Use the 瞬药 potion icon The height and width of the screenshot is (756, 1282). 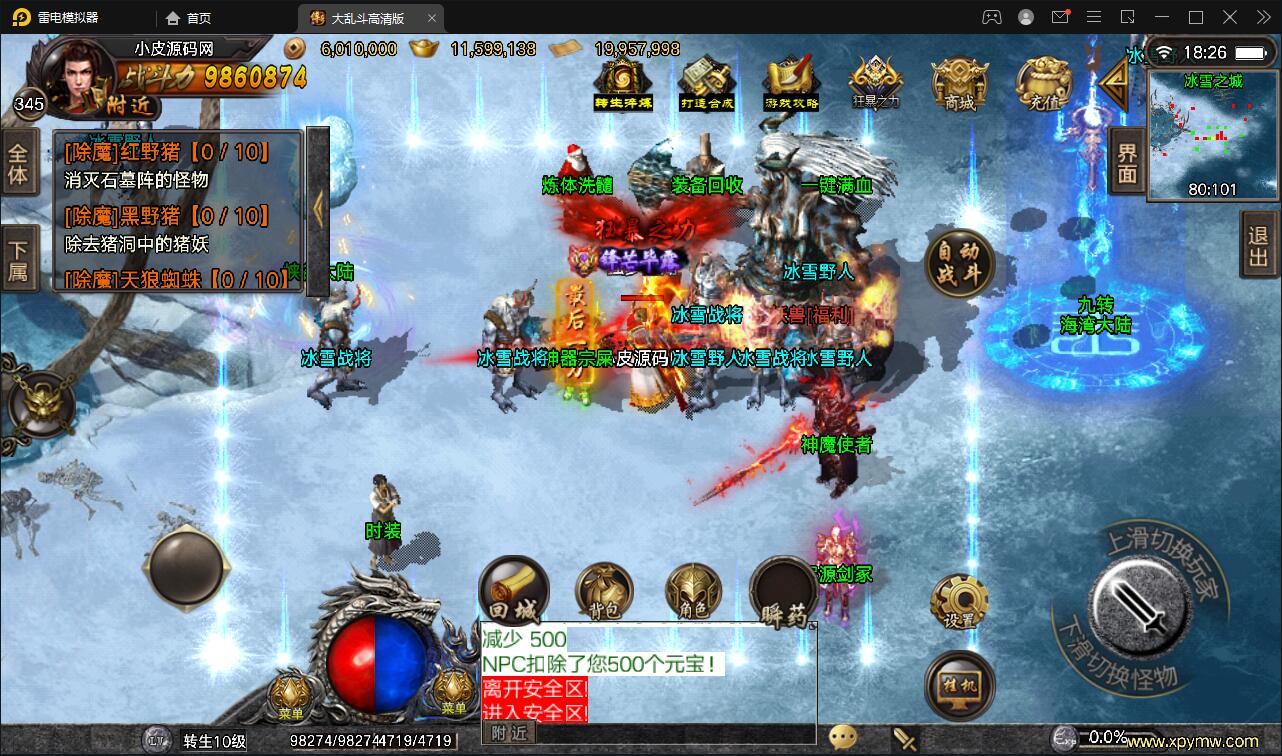coord(786,592)
